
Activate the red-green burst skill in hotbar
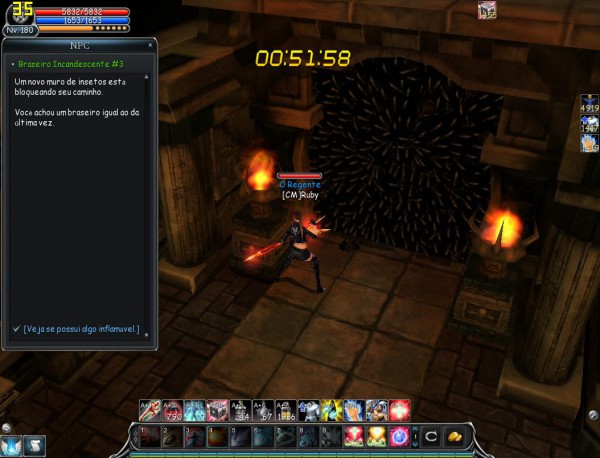[x=354, y=436]
